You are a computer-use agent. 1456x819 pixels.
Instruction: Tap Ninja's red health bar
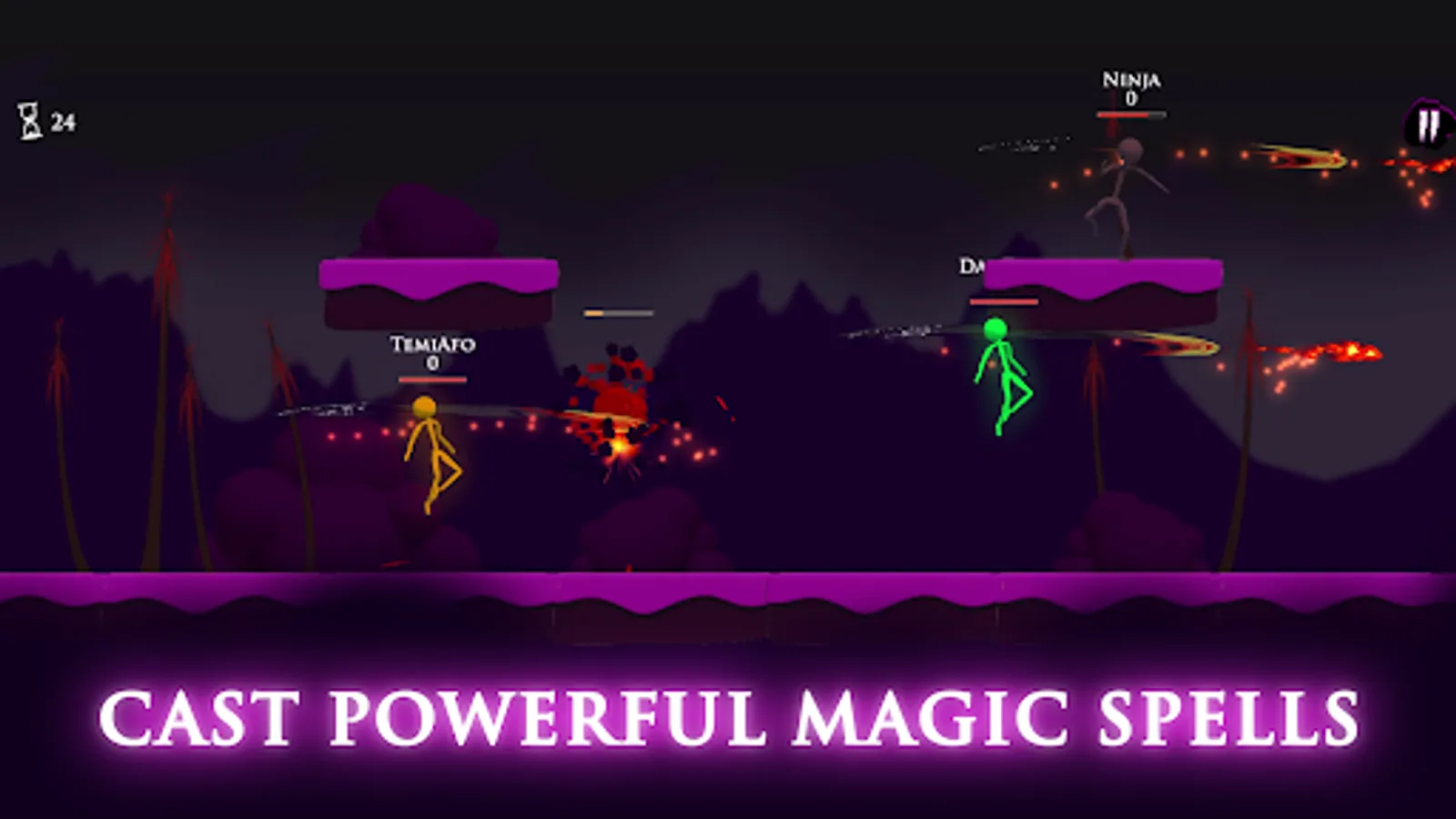(1130, 116)
